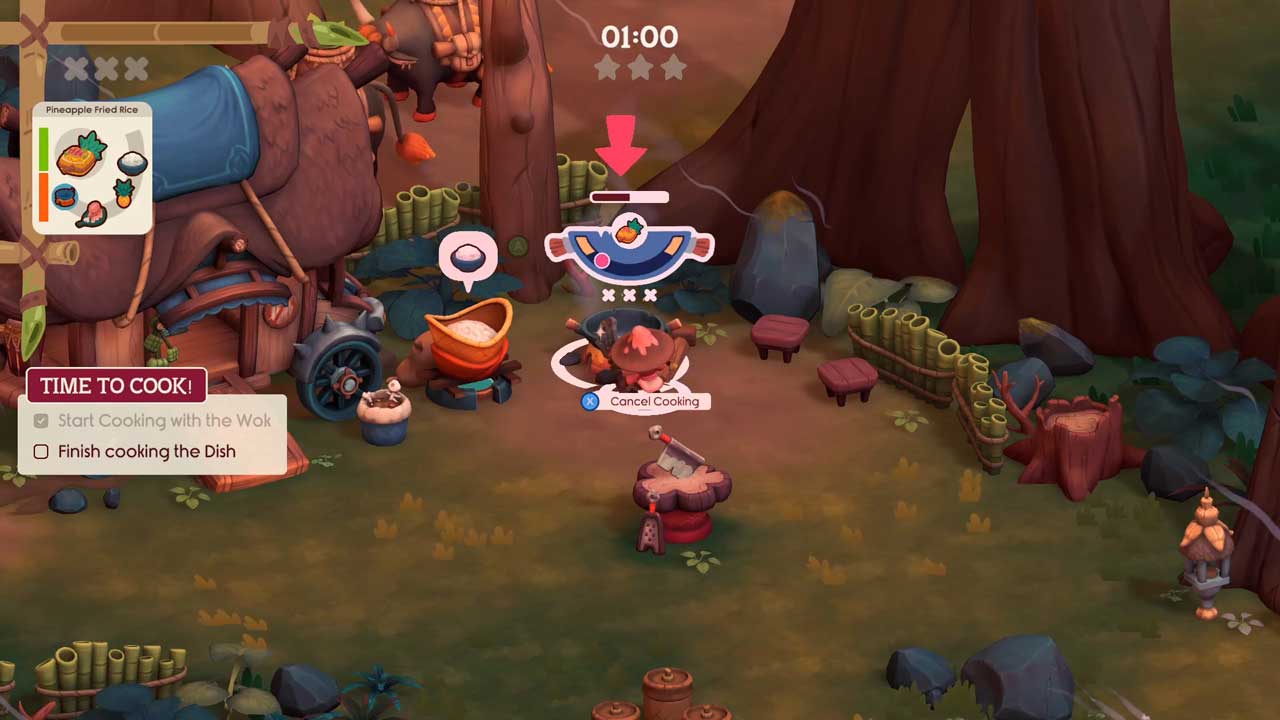
Task: Toggle the 'Start Cooking with the Wok' checkbox
Action: tap(41, 421)
